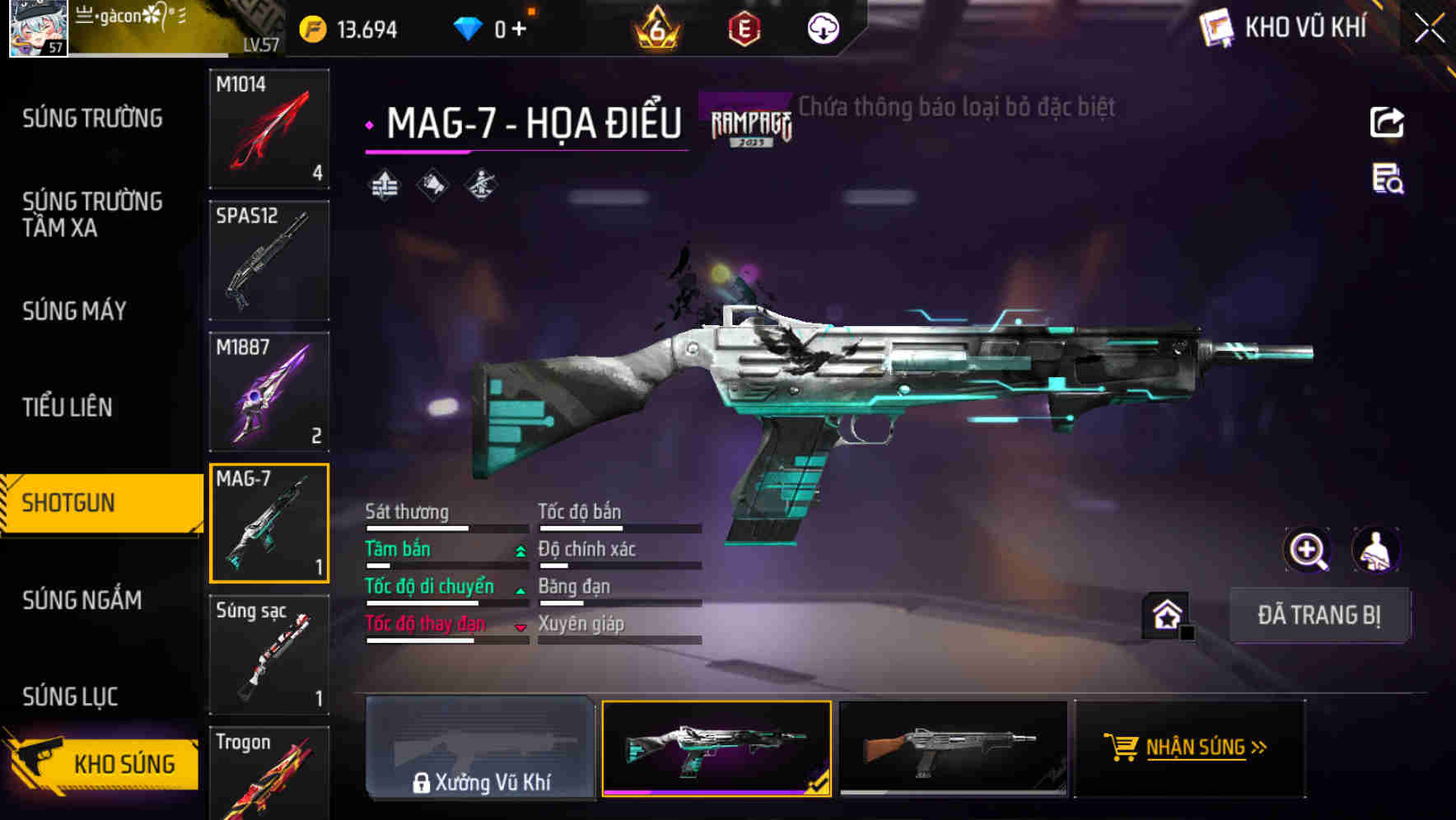This screenshot has height=820, width=1456.
Task: Choose the Súng Ngắm category
Action: (x=82, y=600)
